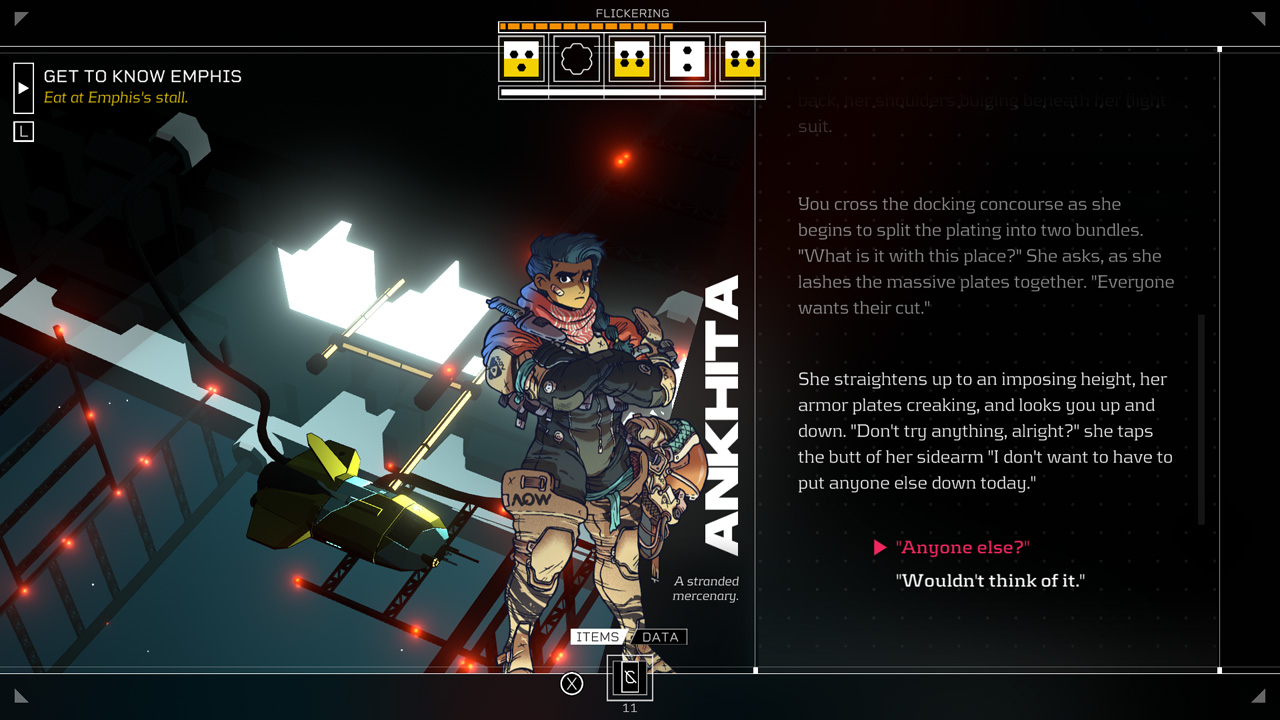Collapse the quest tracker arrow box
The width and height of the screenshot is (1280, 720).
pyautogui.click(x=23, y=87)
